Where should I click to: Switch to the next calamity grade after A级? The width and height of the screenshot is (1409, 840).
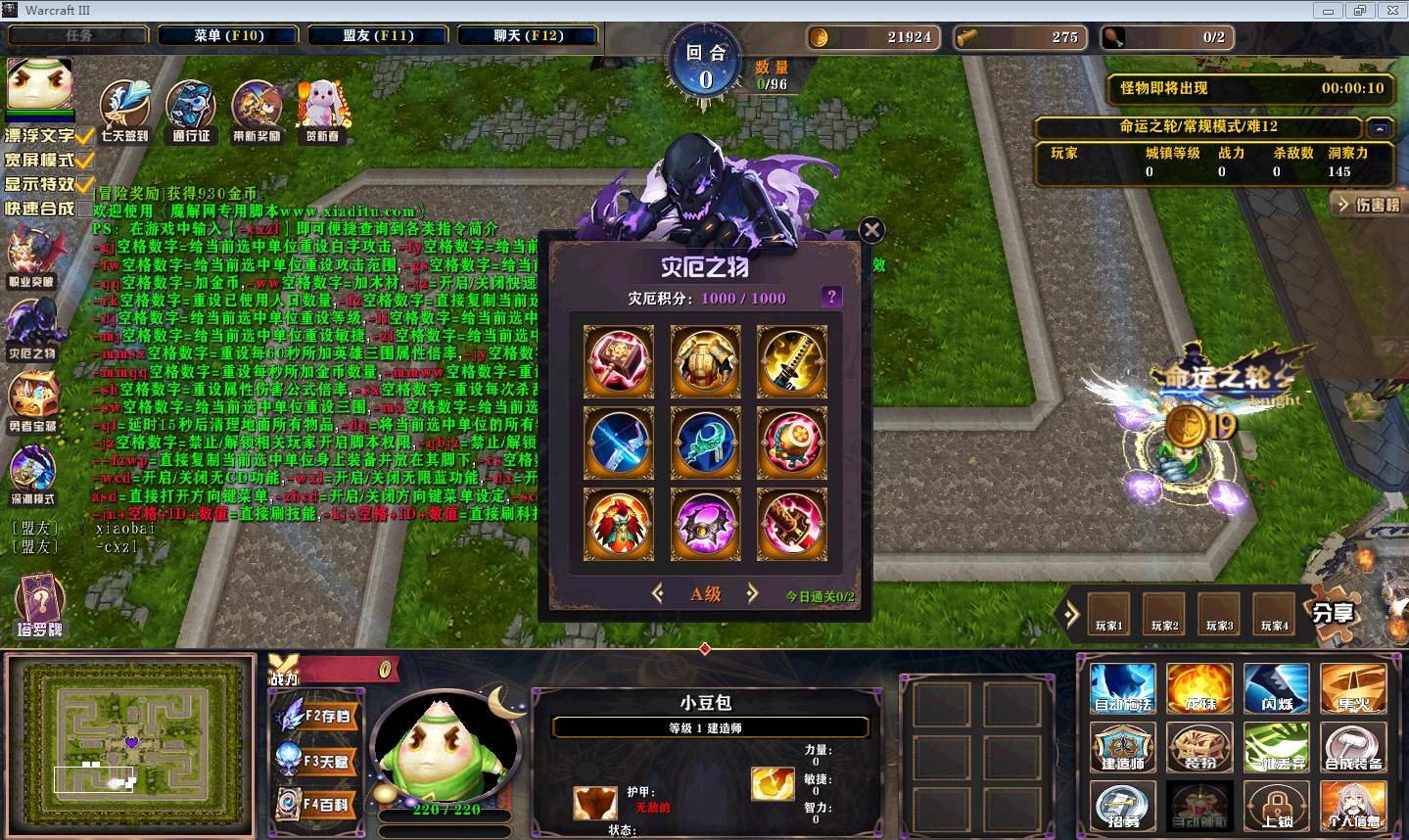[752, 593]
